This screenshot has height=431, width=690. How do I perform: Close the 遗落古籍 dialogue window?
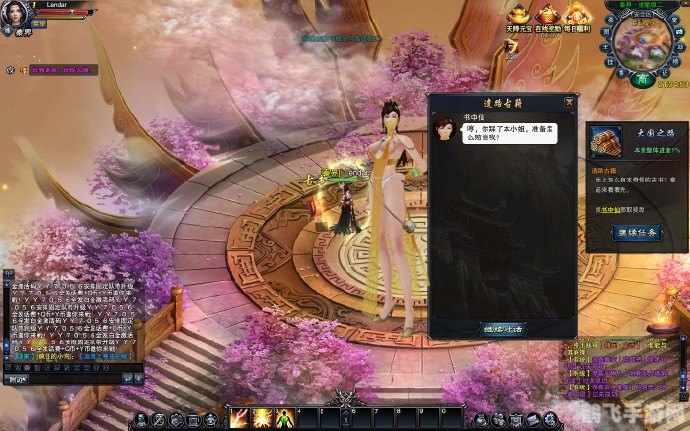tap(569, 101)
